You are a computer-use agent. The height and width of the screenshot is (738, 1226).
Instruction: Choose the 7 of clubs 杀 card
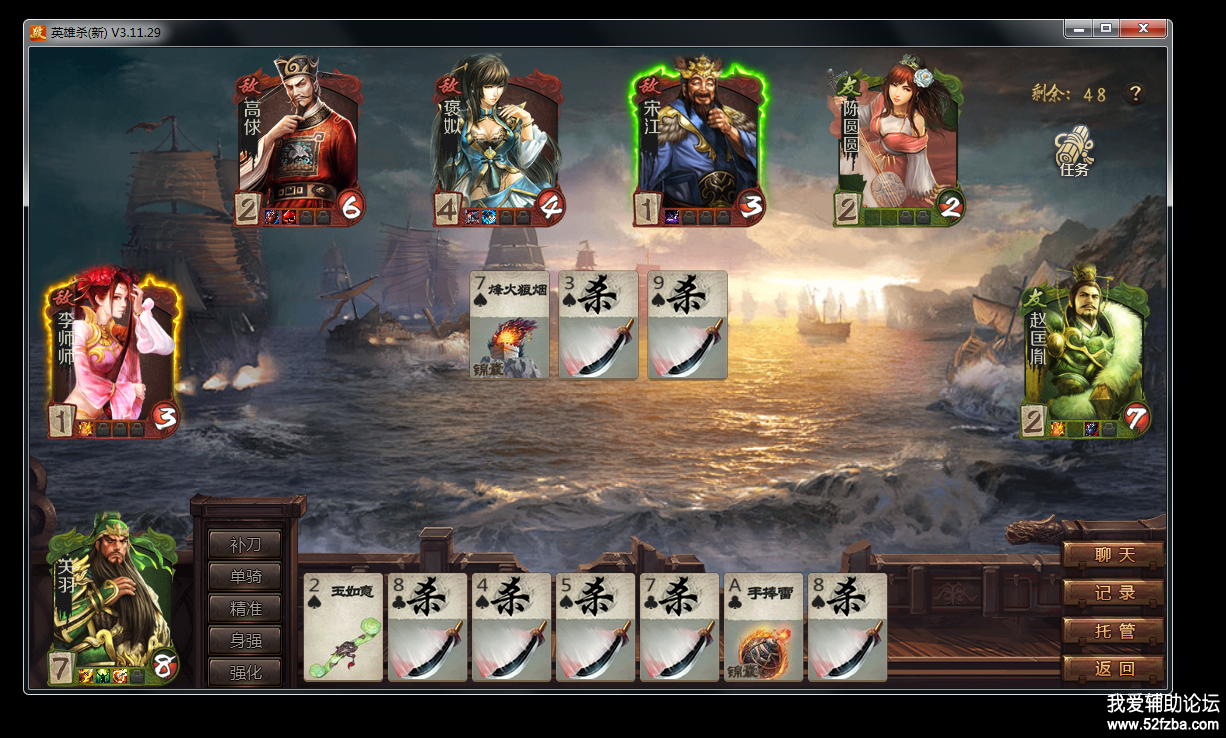679,627
